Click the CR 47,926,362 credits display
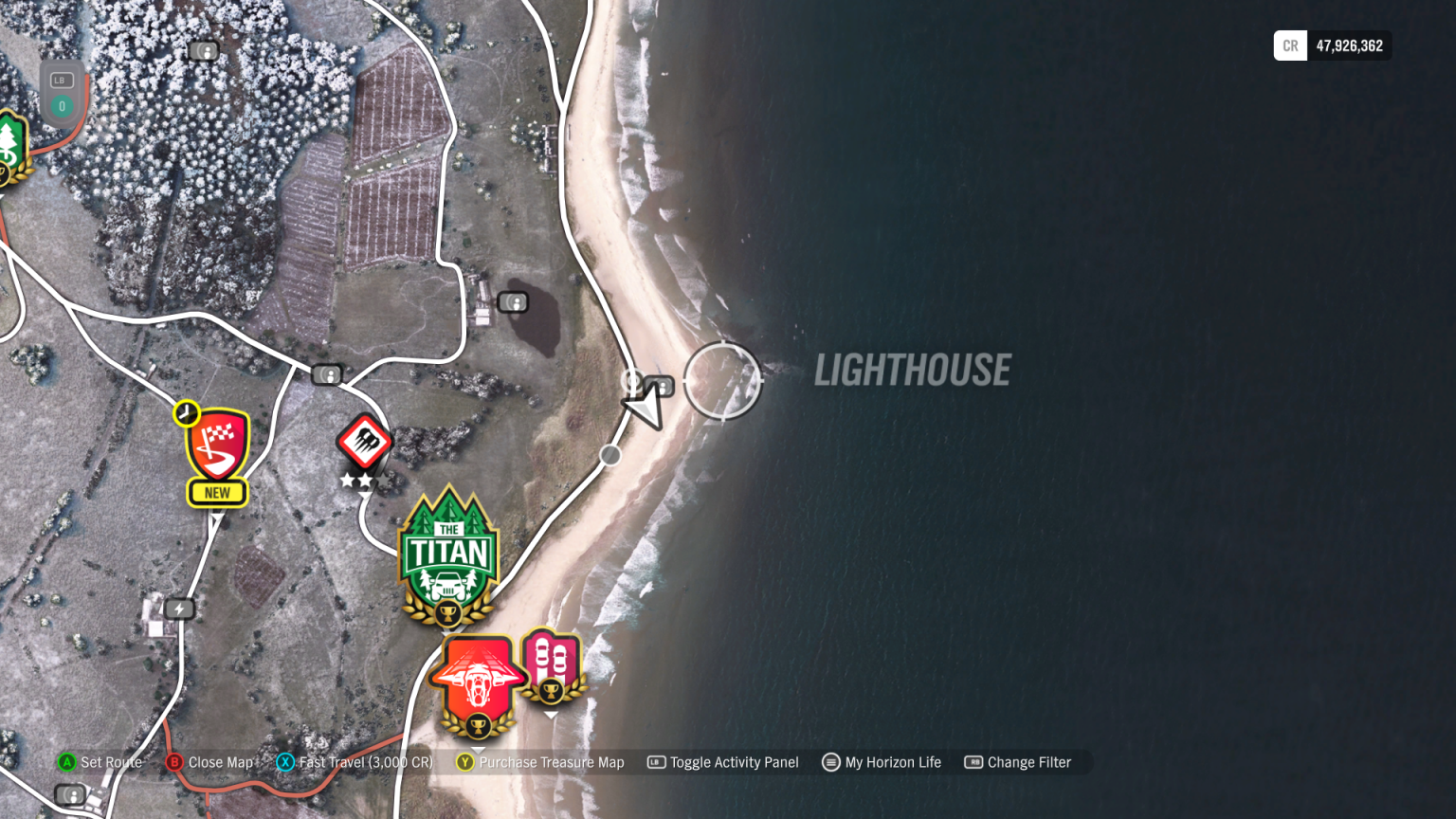The width and height of the screenshot is (1456, 819). pyautogui.click(x=1331, y=45)
